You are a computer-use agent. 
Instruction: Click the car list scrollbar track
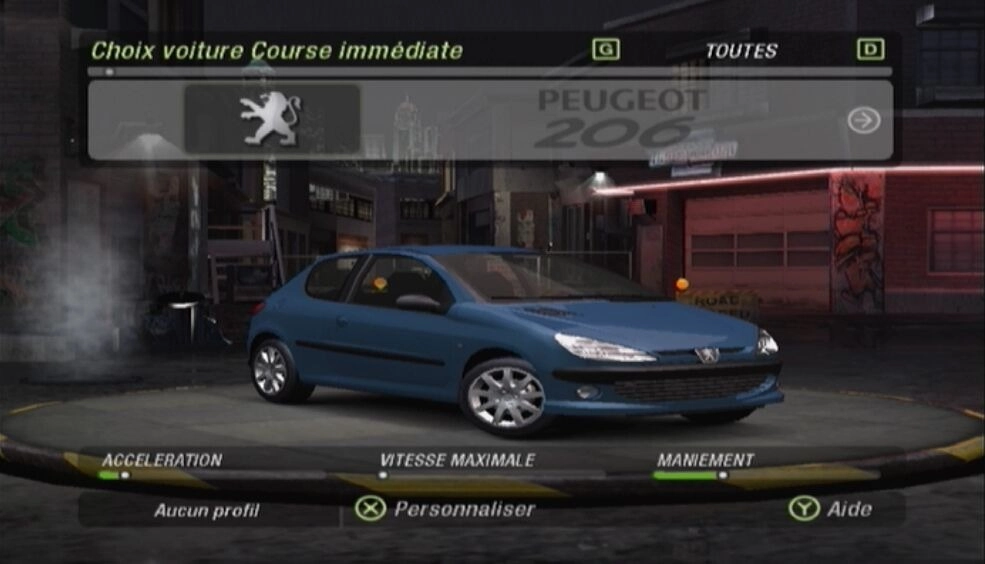(x=490, y=72)
